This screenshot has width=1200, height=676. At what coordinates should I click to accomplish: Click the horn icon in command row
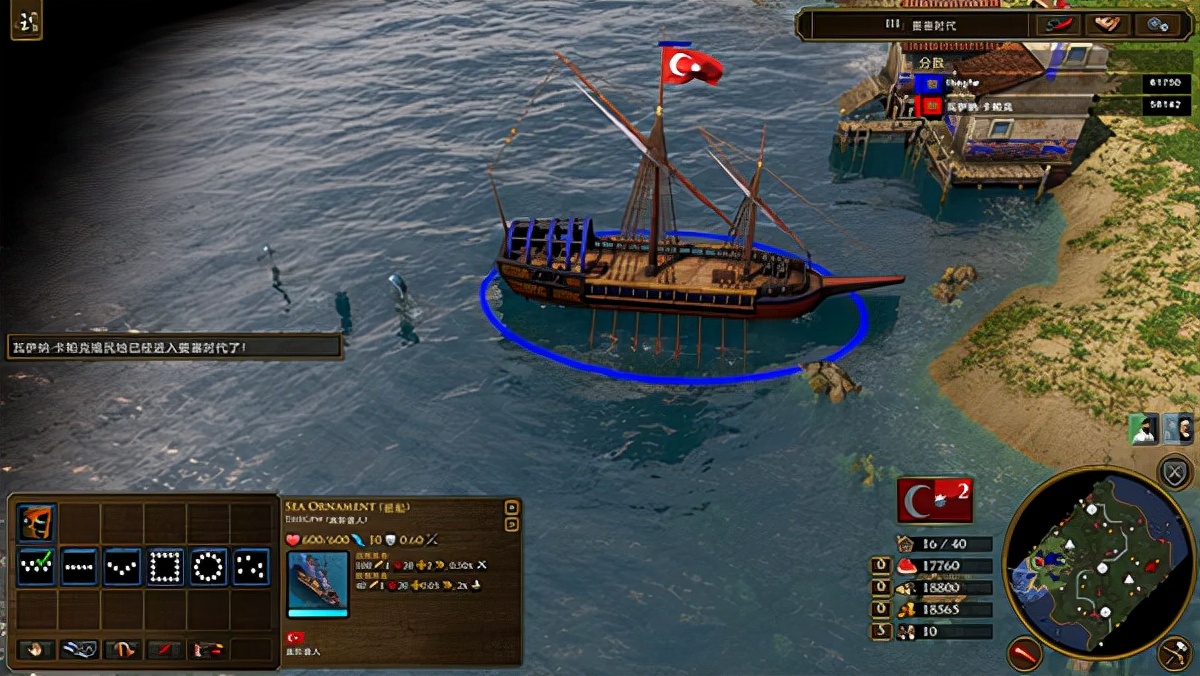tap(122, 650)
